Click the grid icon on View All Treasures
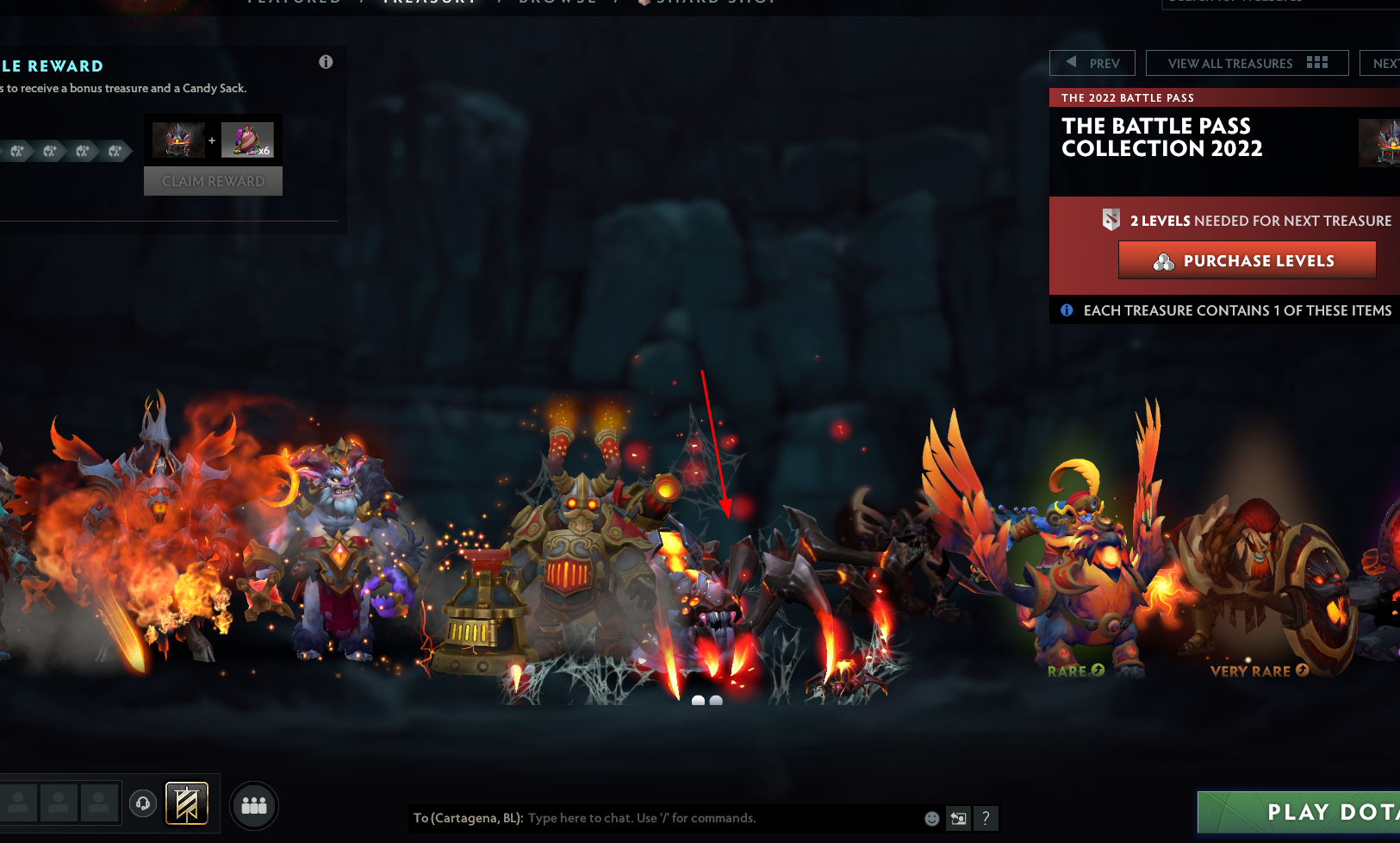Image resolution: width=1400 pixels, height=843 pixels. tap(1317, 62)
